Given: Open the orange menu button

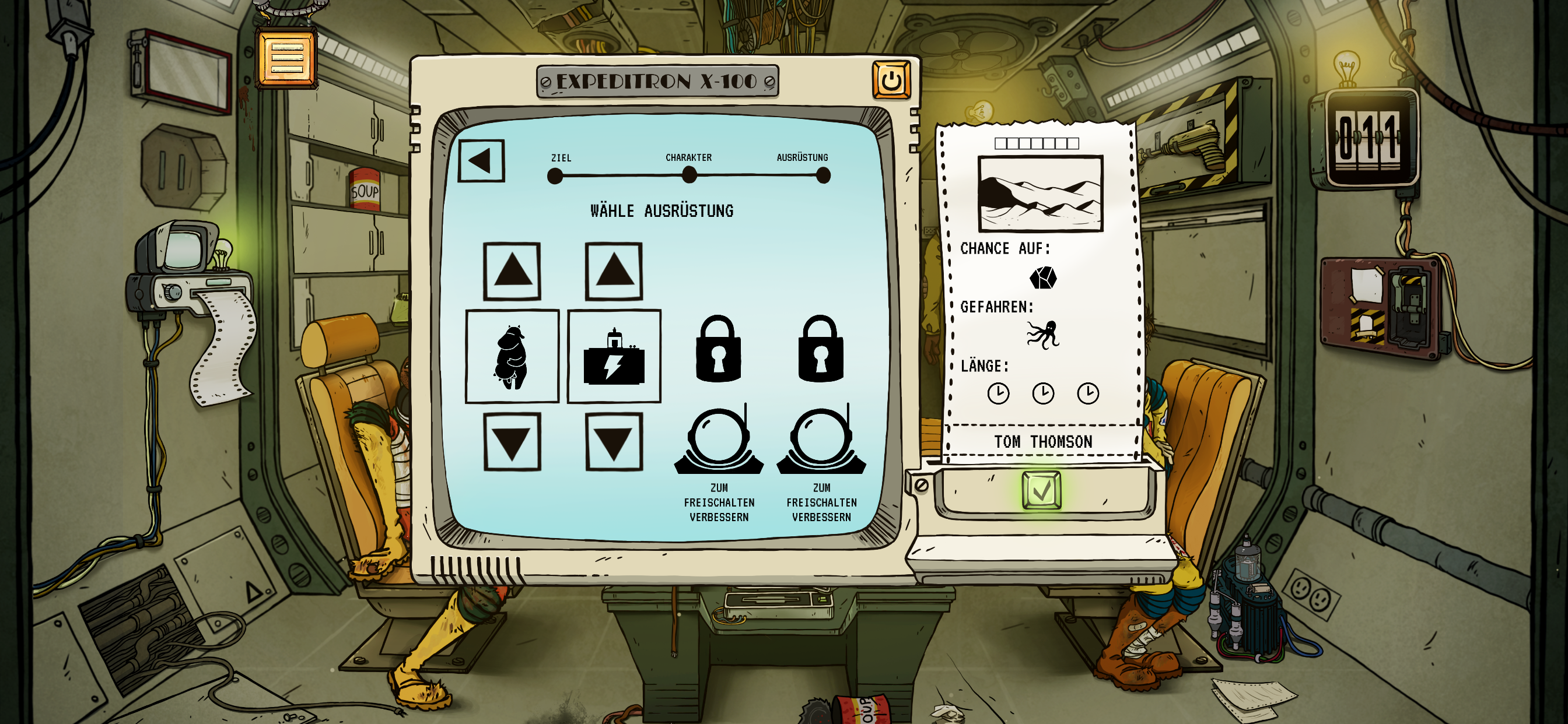Looking at the screenshot, I should click(x=286, y=58).
